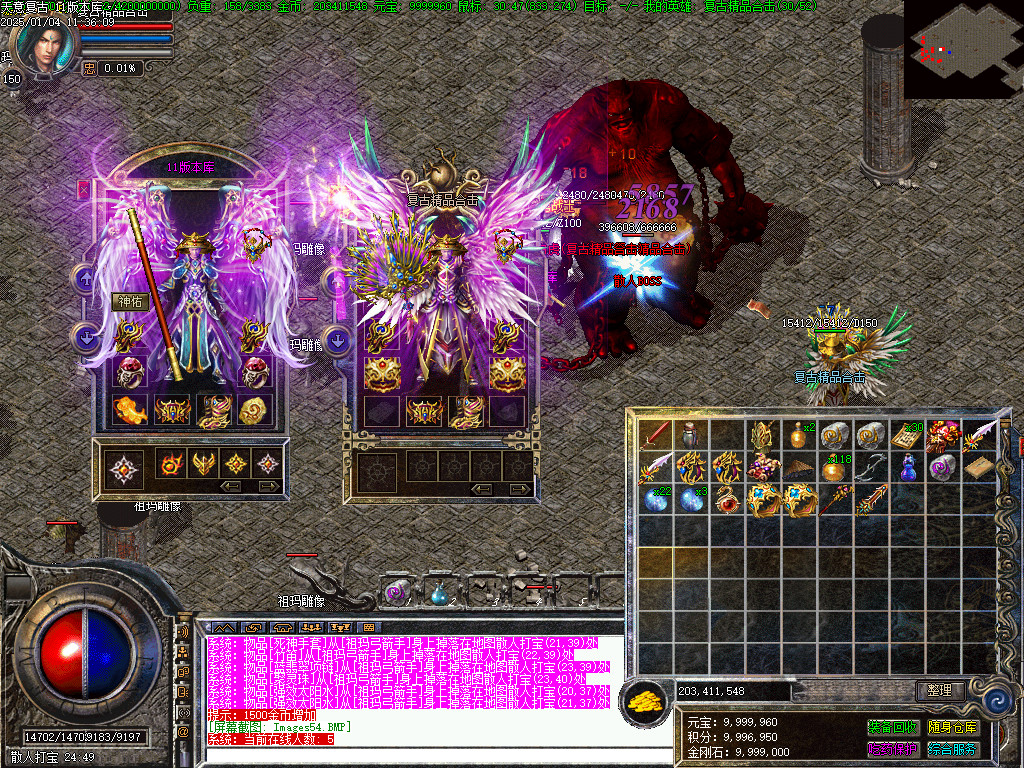Select the flaming orb rune slot
1024x768 pixels.
(x=169, y=464)
